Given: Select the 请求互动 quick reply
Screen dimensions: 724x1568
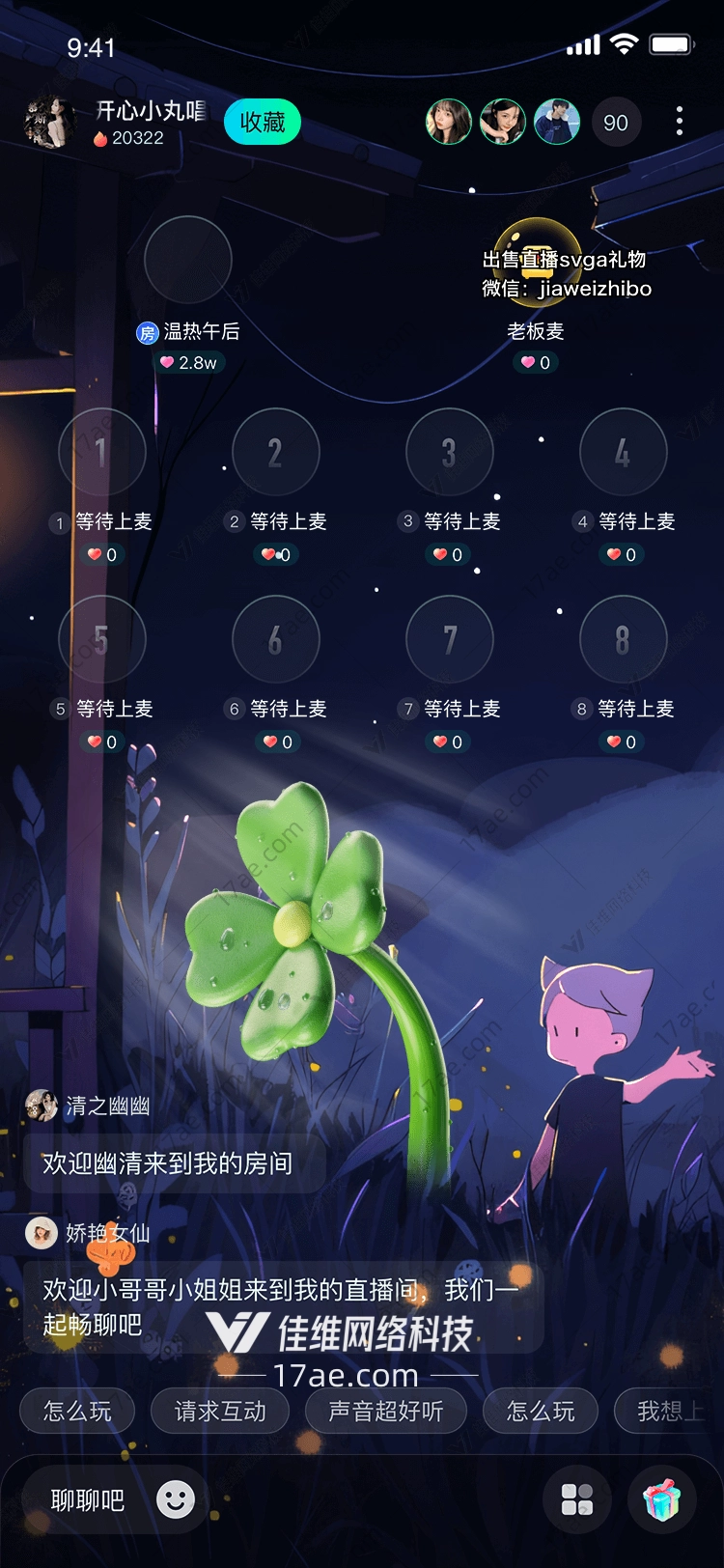Looking at the screenshot, I should click(x=220, y=1412).
